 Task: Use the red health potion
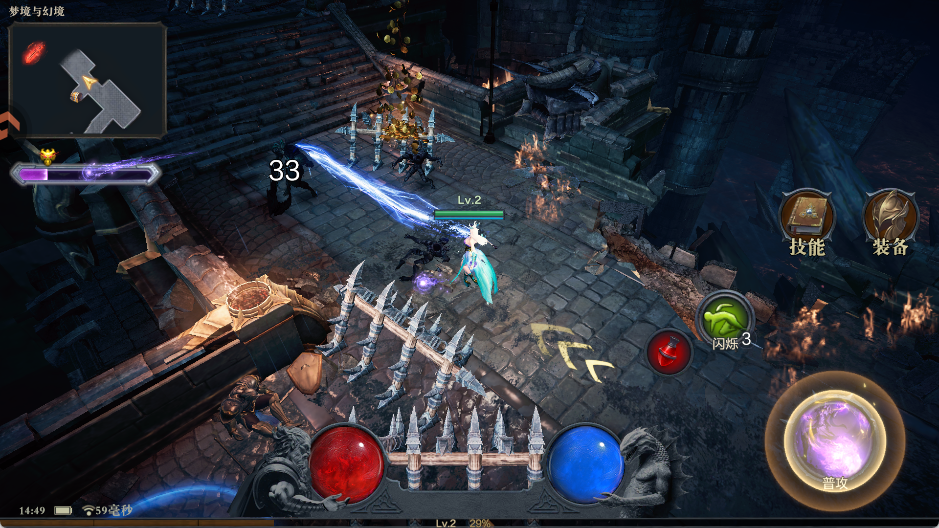point(670,351)
